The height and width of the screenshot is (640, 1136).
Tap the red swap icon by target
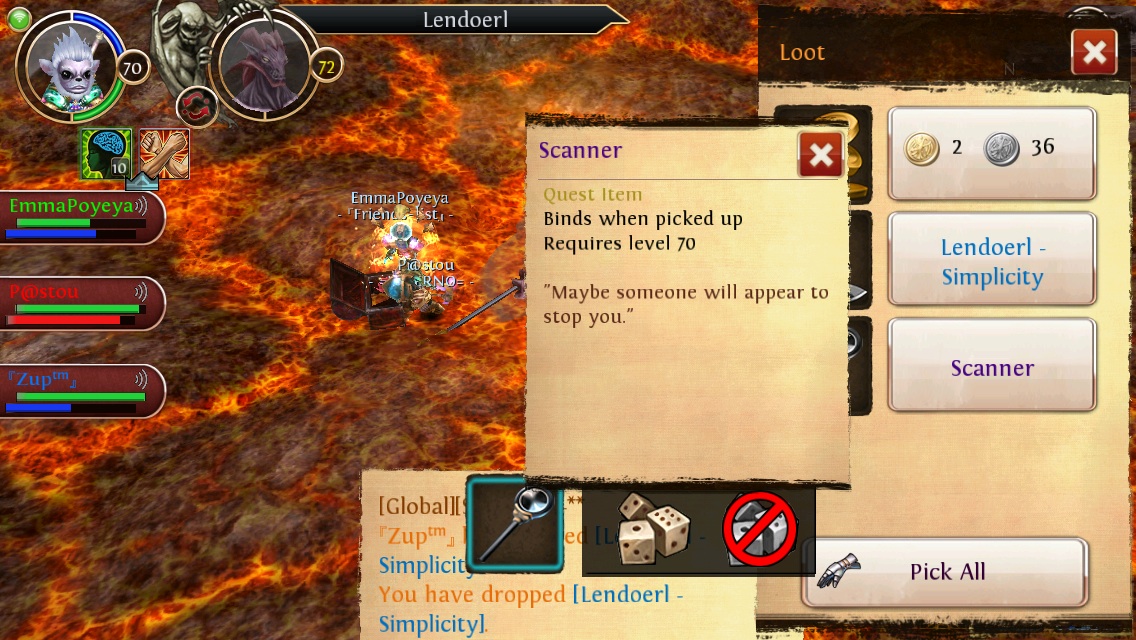click(x=197, y=107)
